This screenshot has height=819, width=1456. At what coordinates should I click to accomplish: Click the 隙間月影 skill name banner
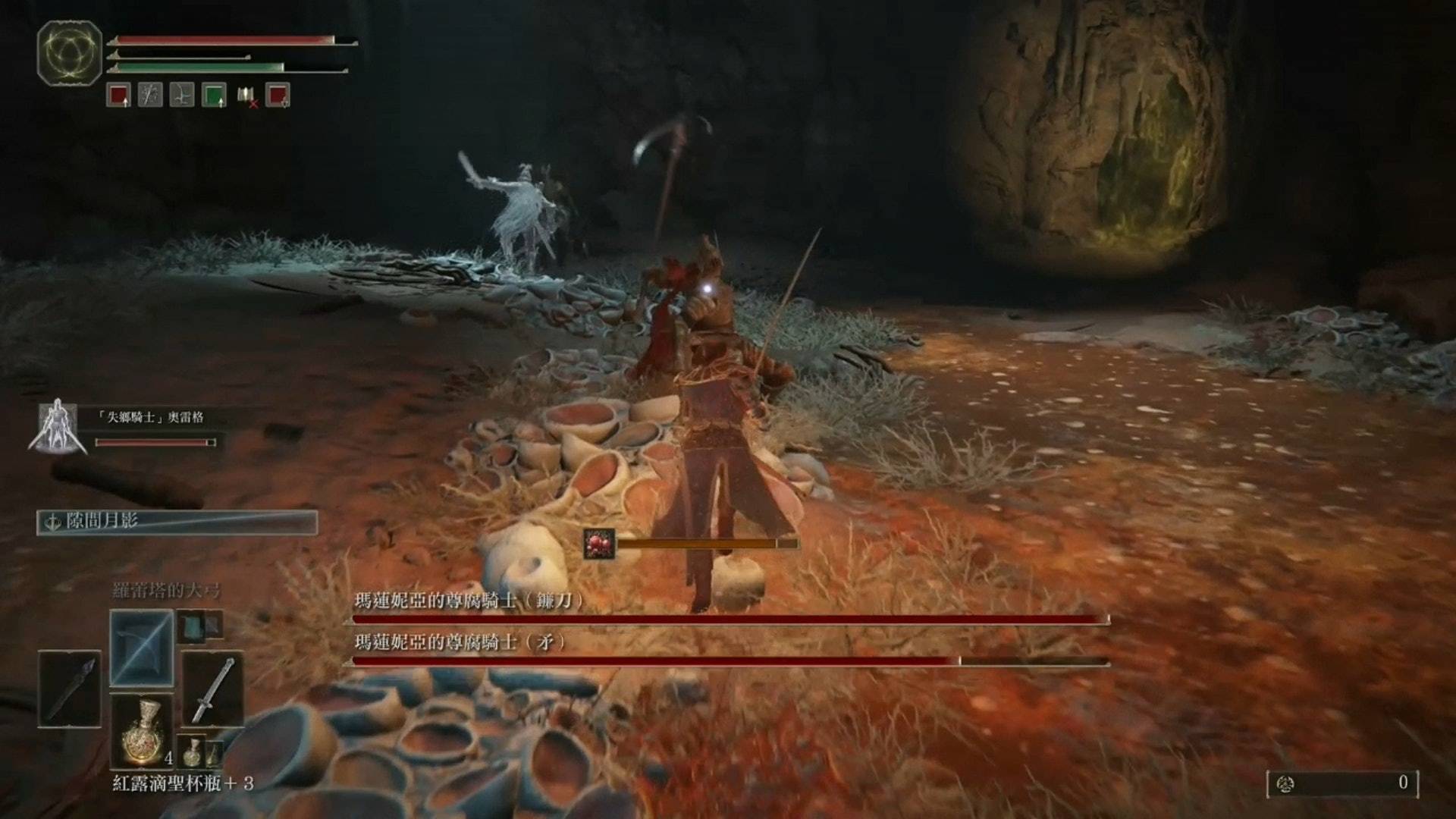(x=177, y=522)
